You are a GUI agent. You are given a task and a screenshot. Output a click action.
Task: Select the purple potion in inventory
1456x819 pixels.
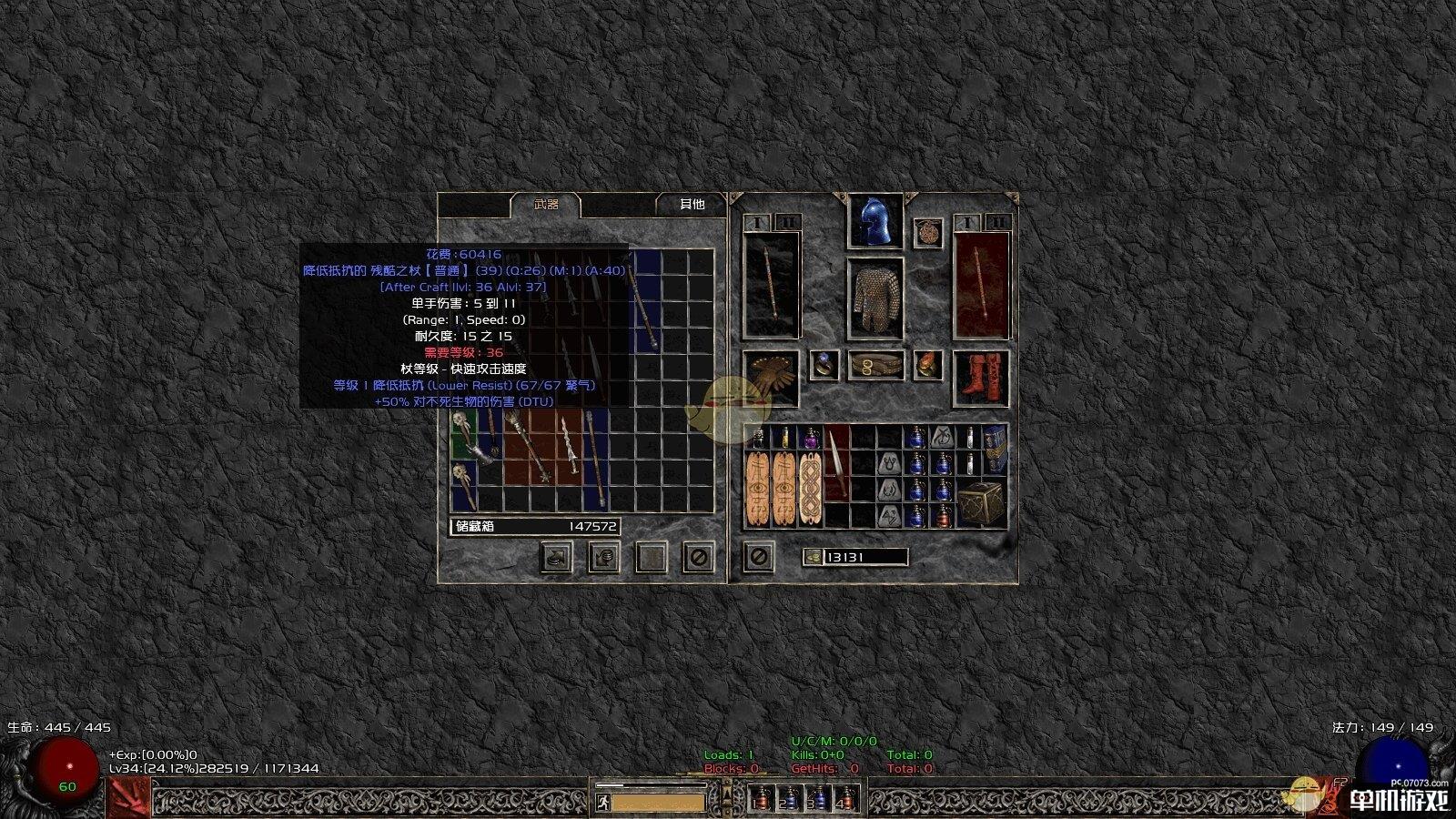click(809, 438)
